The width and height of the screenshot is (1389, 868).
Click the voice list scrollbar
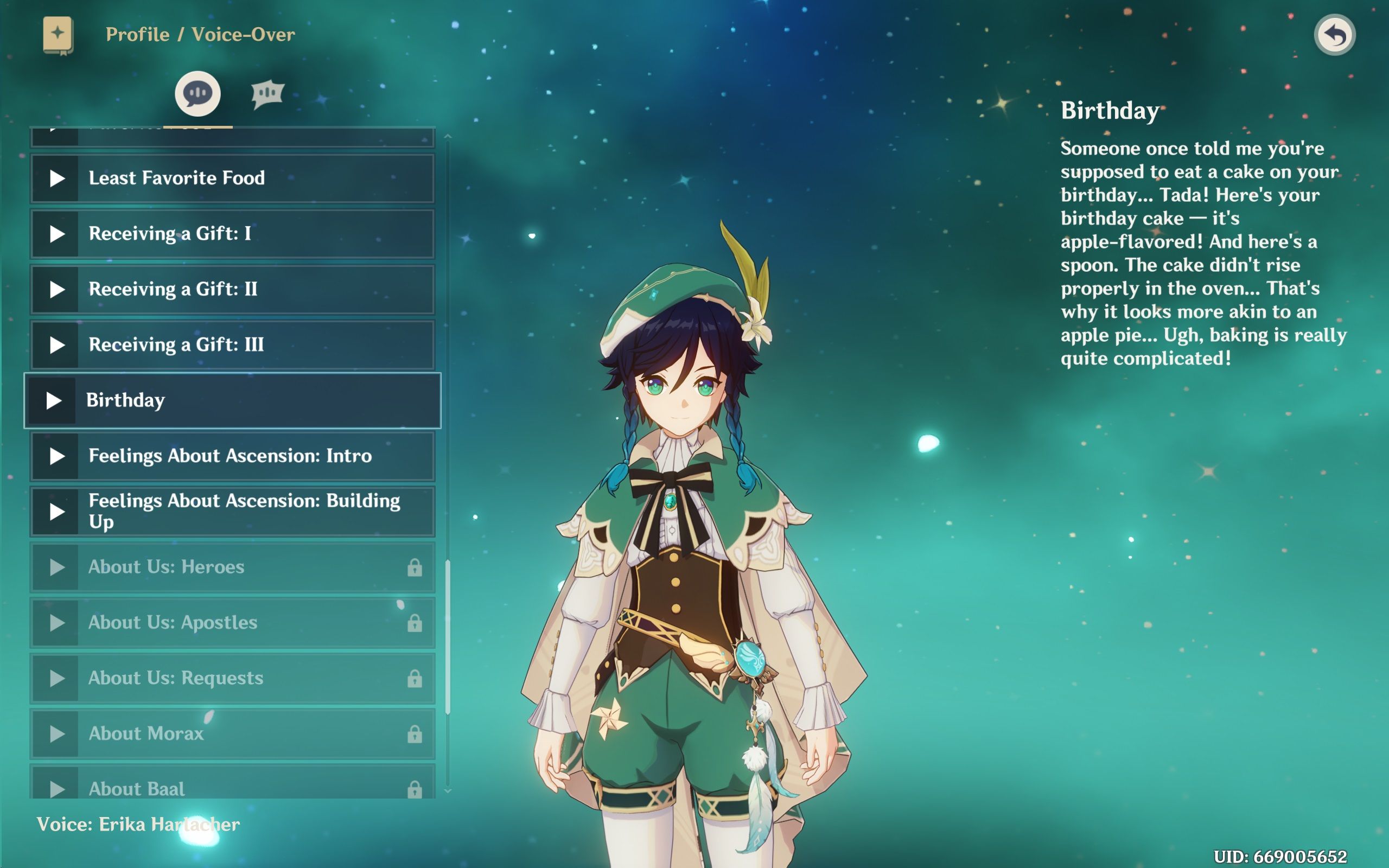448,637
